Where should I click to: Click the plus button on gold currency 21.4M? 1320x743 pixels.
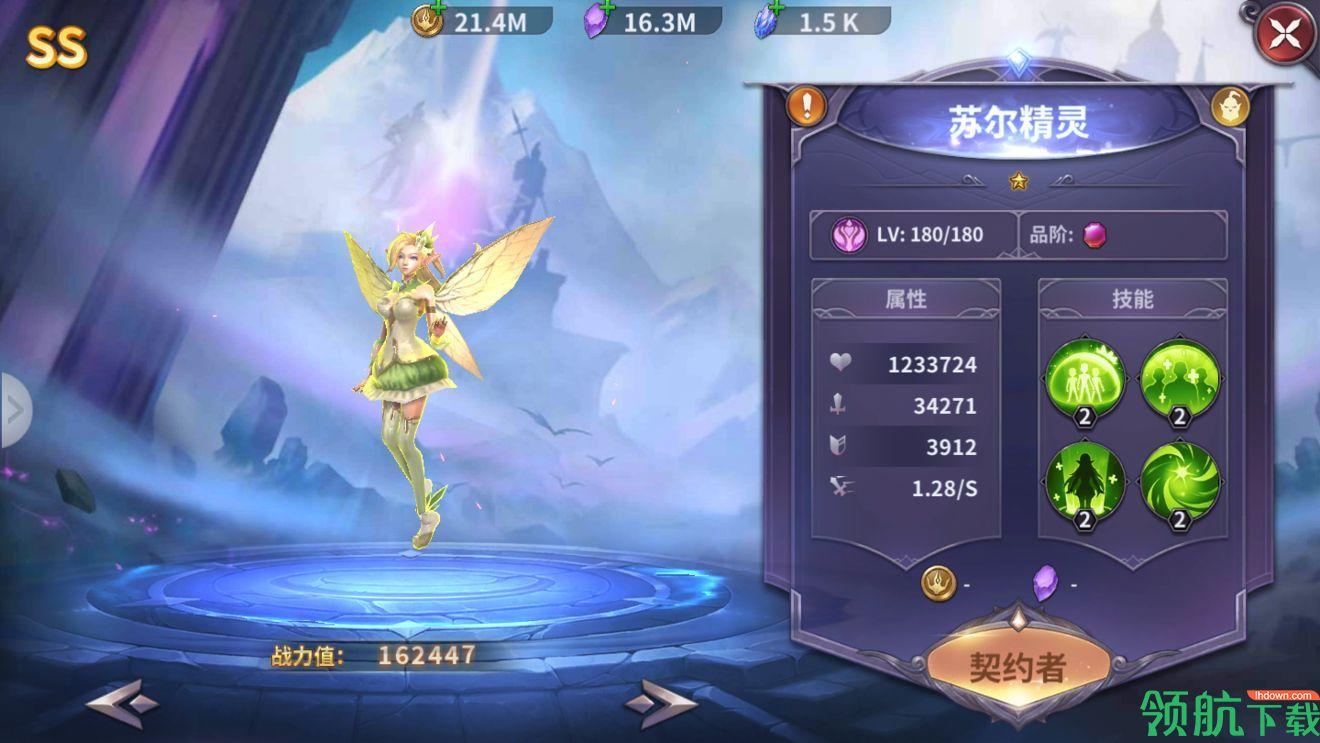tap(438, 8)
